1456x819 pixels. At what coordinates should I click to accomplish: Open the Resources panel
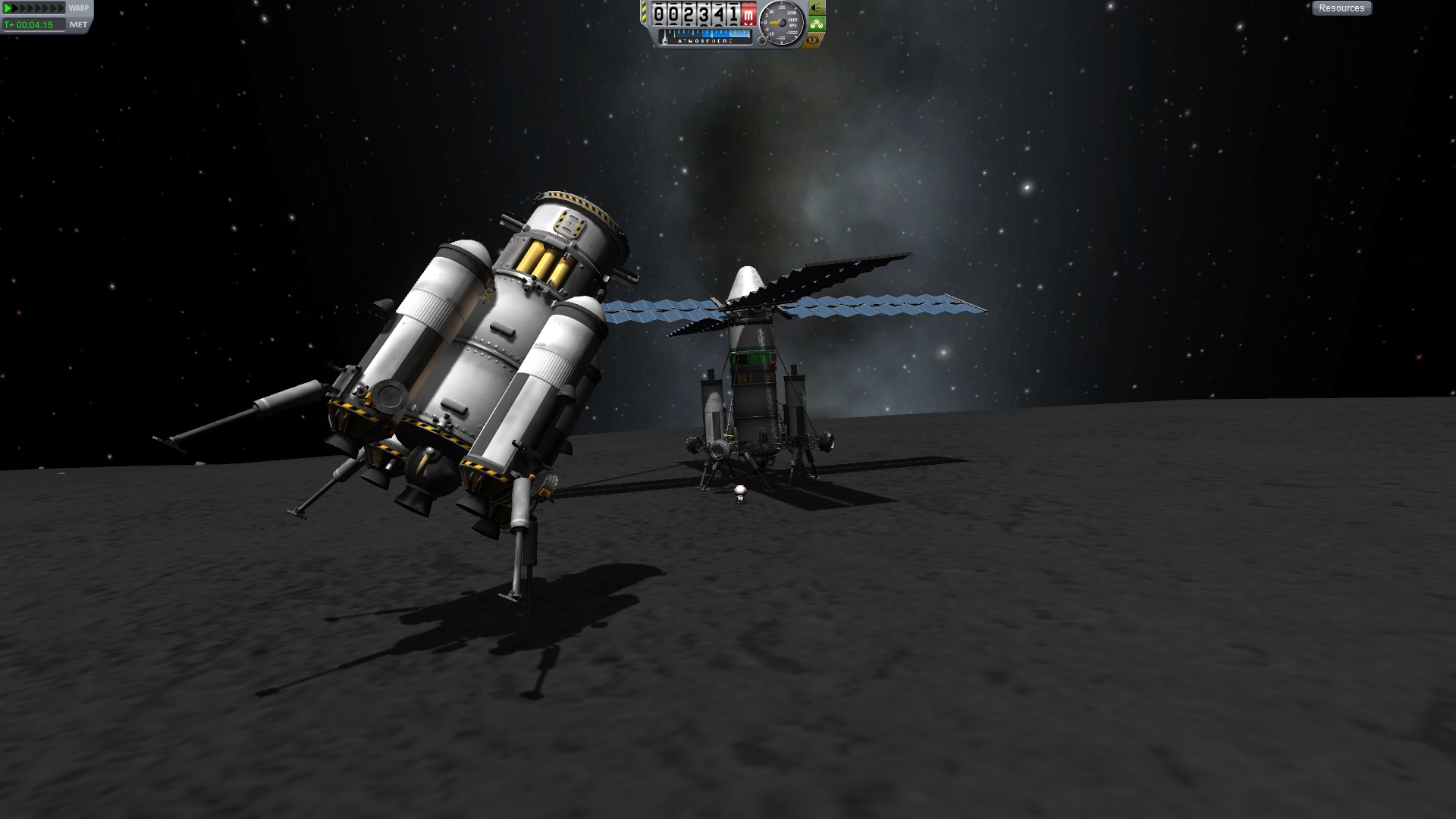point(1341,8)
